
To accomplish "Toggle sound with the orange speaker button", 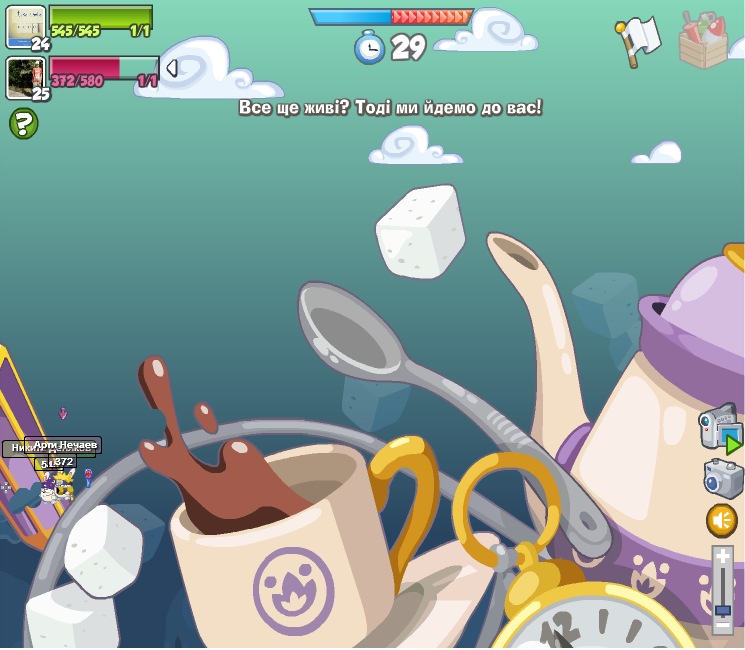I will tap(721, 520).
